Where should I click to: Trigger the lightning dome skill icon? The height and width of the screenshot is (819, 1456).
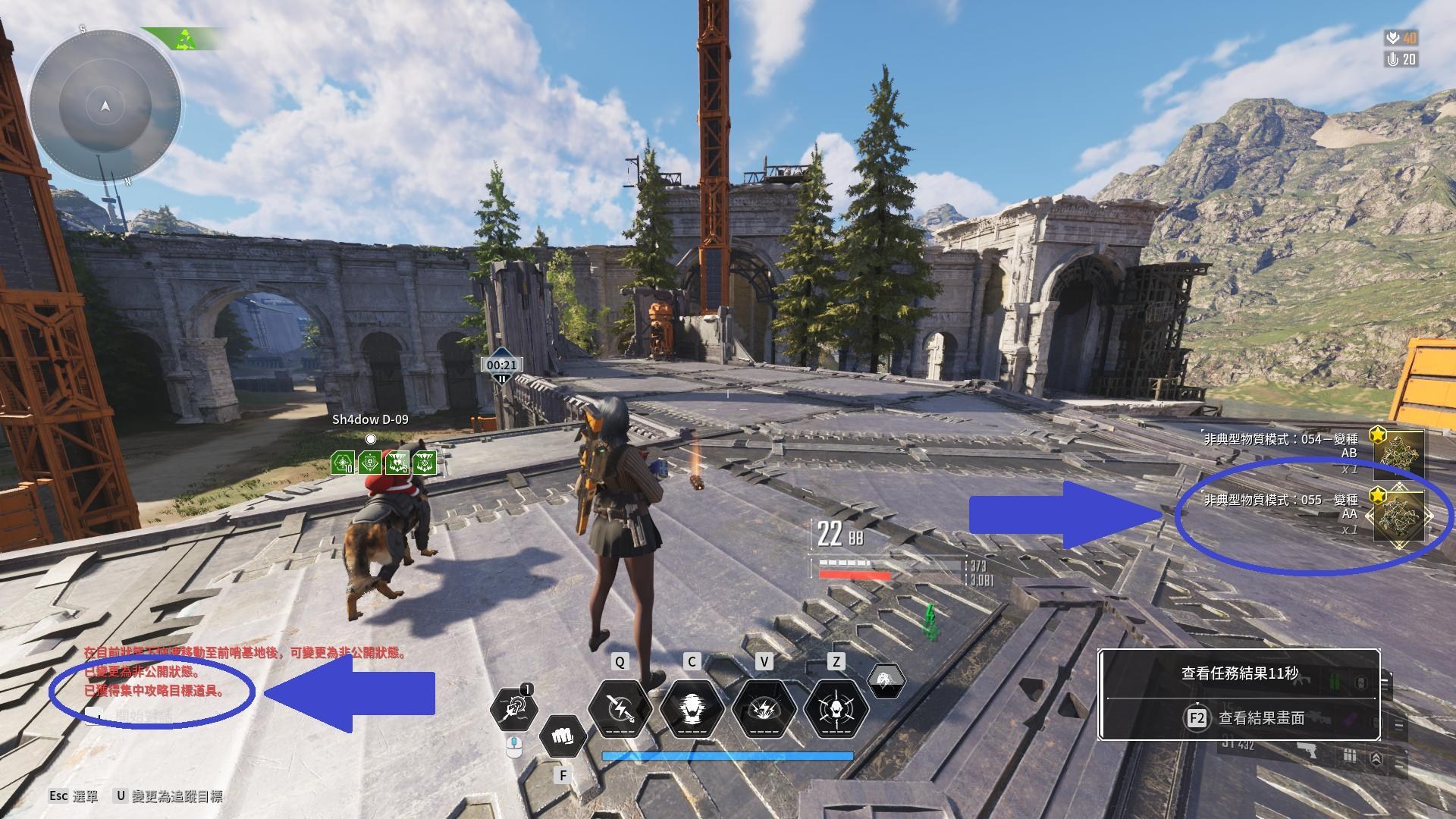764,709
